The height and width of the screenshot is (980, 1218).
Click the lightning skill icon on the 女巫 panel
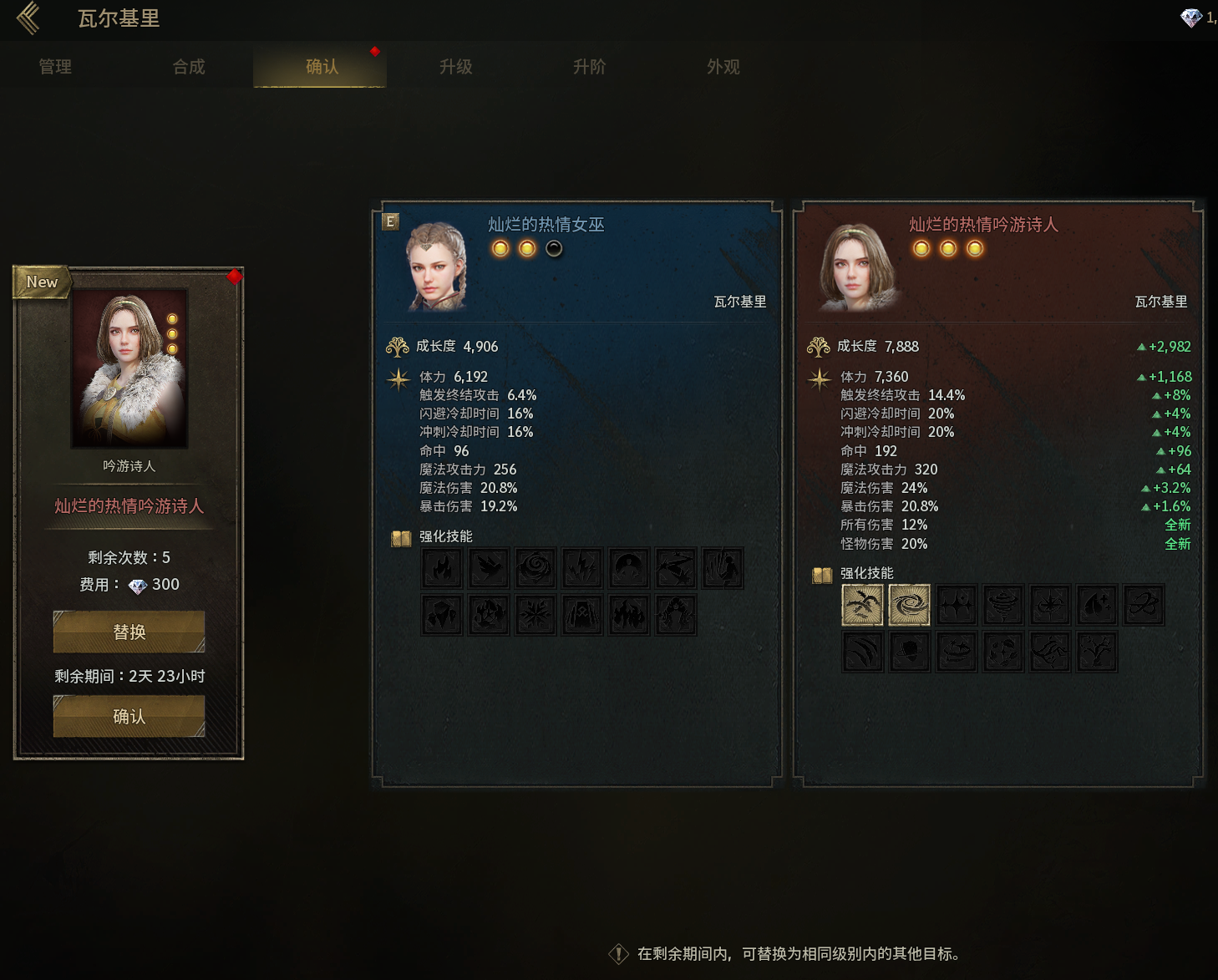click(582, 566)
